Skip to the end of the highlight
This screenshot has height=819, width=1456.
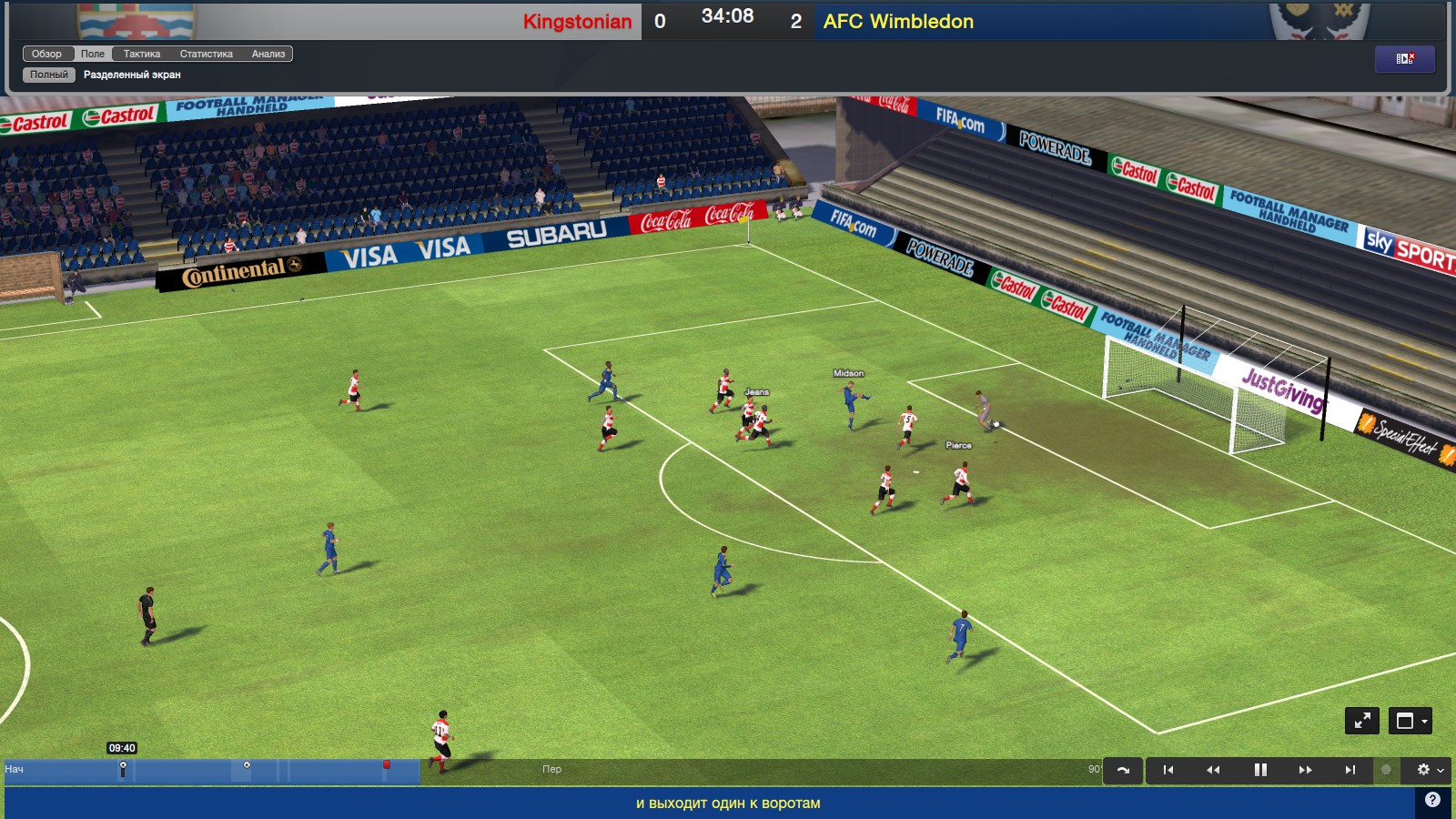pos(1350,770)
